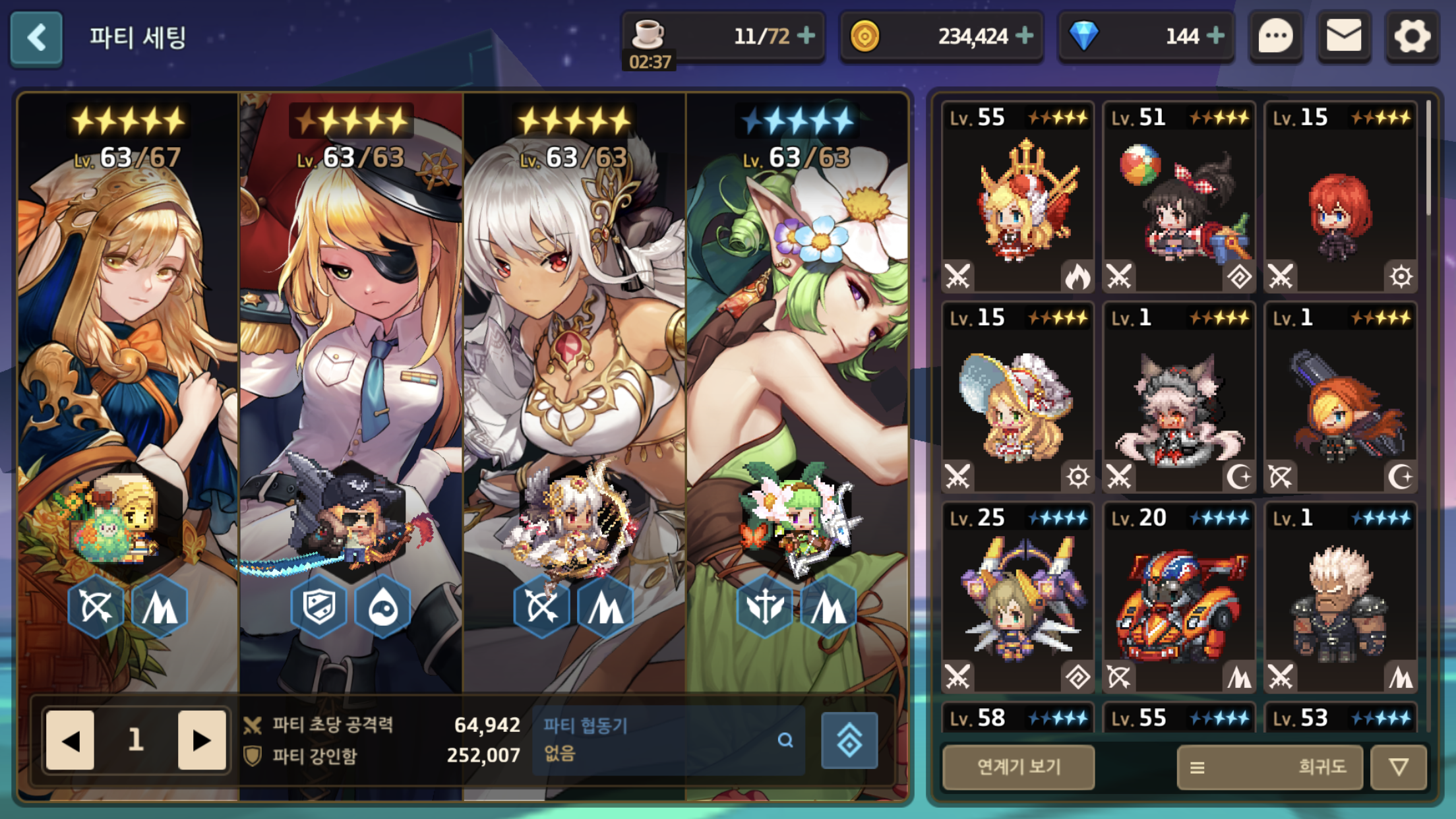Click the blue diamond formation button
Viewport: 1456px width, 819px height.
849,740
